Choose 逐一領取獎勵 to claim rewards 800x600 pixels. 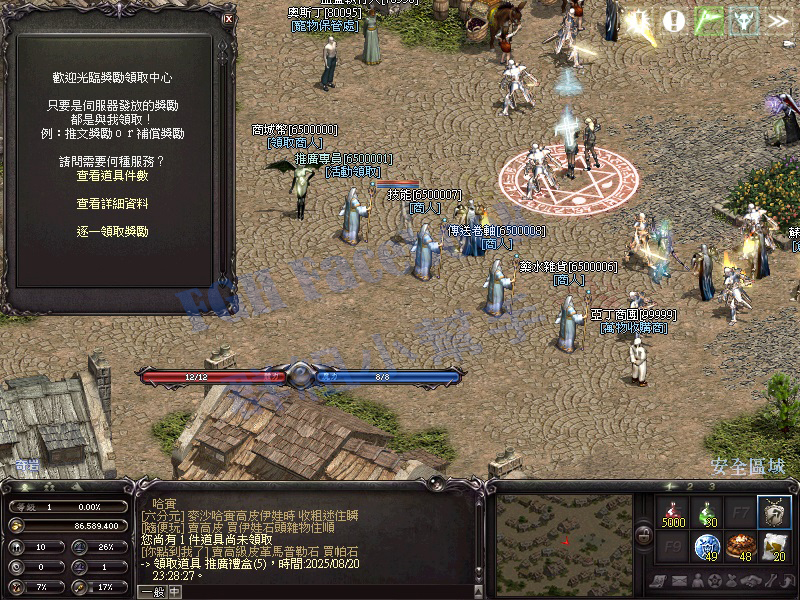coord(112,231)
